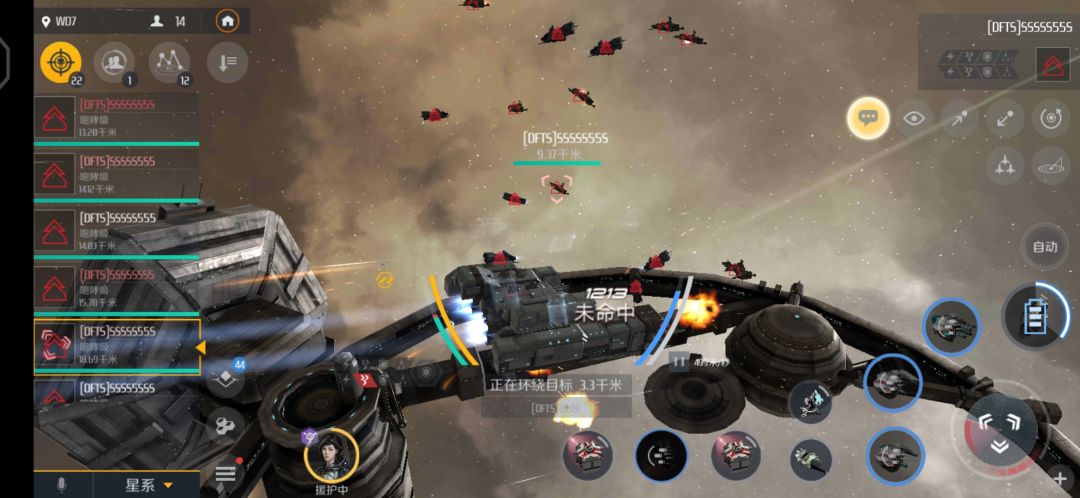Viewport: 1080px width, 498px height.
Task: Activate the battery capacitor module
Action: point(1036,319)
